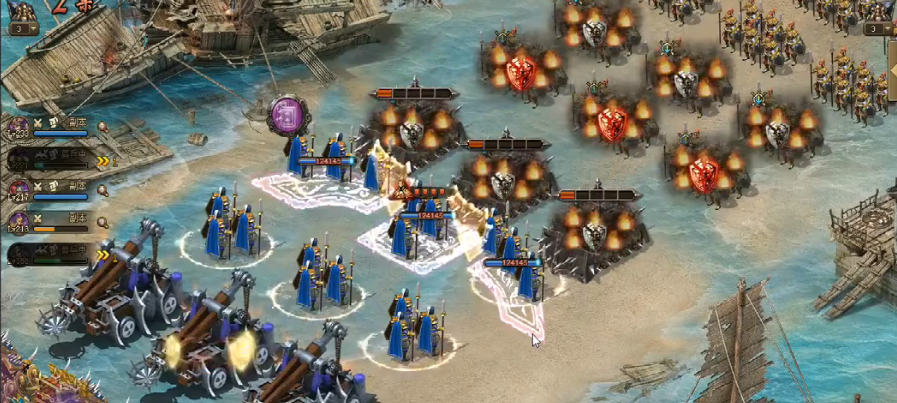Viewport: 897px width, 403px height.
Task: Click the magnifier beside the Lv.233 hero
Action: pyautogui.click(x=102, y=127)
